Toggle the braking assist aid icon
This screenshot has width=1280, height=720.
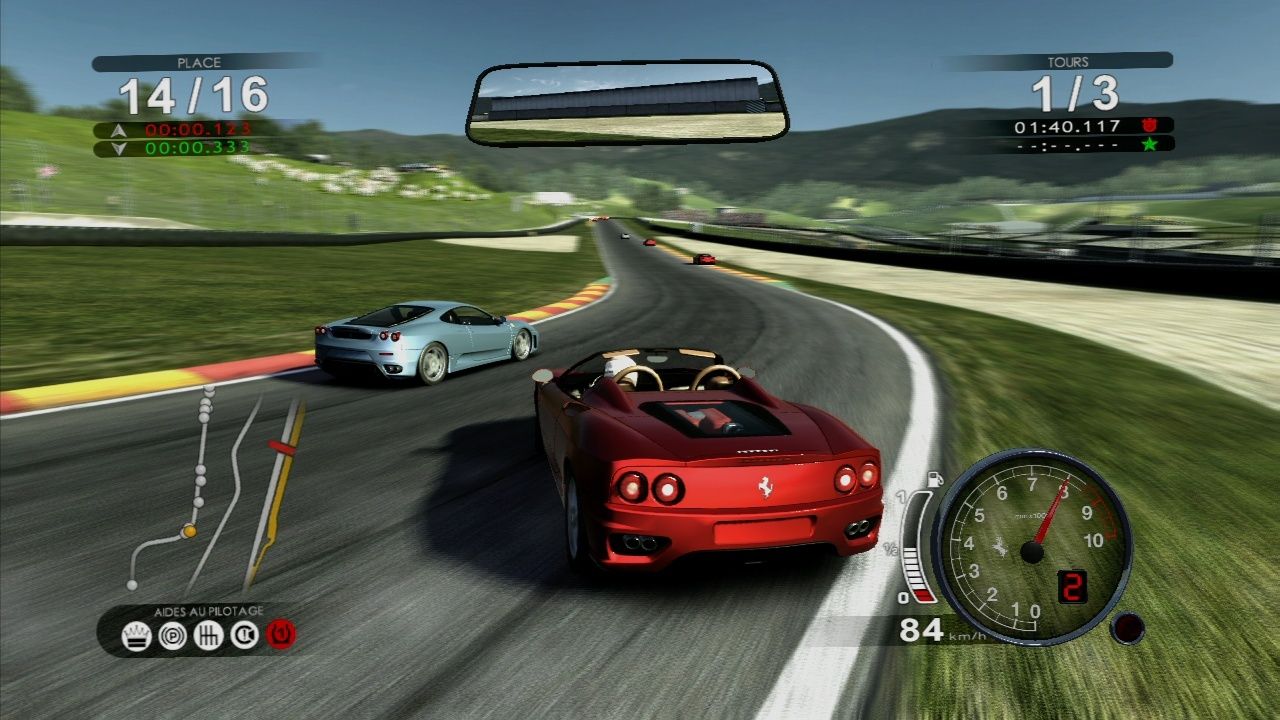coord(171,635)
